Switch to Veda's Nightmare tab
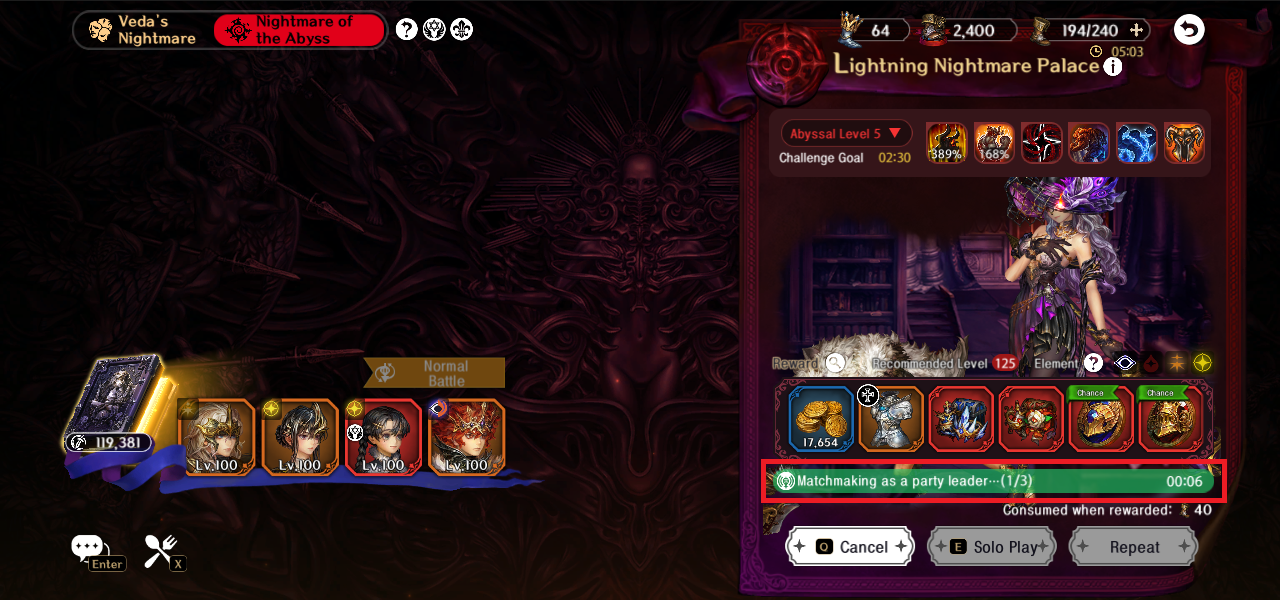1280x600 pixels. [x=143, y=30]
